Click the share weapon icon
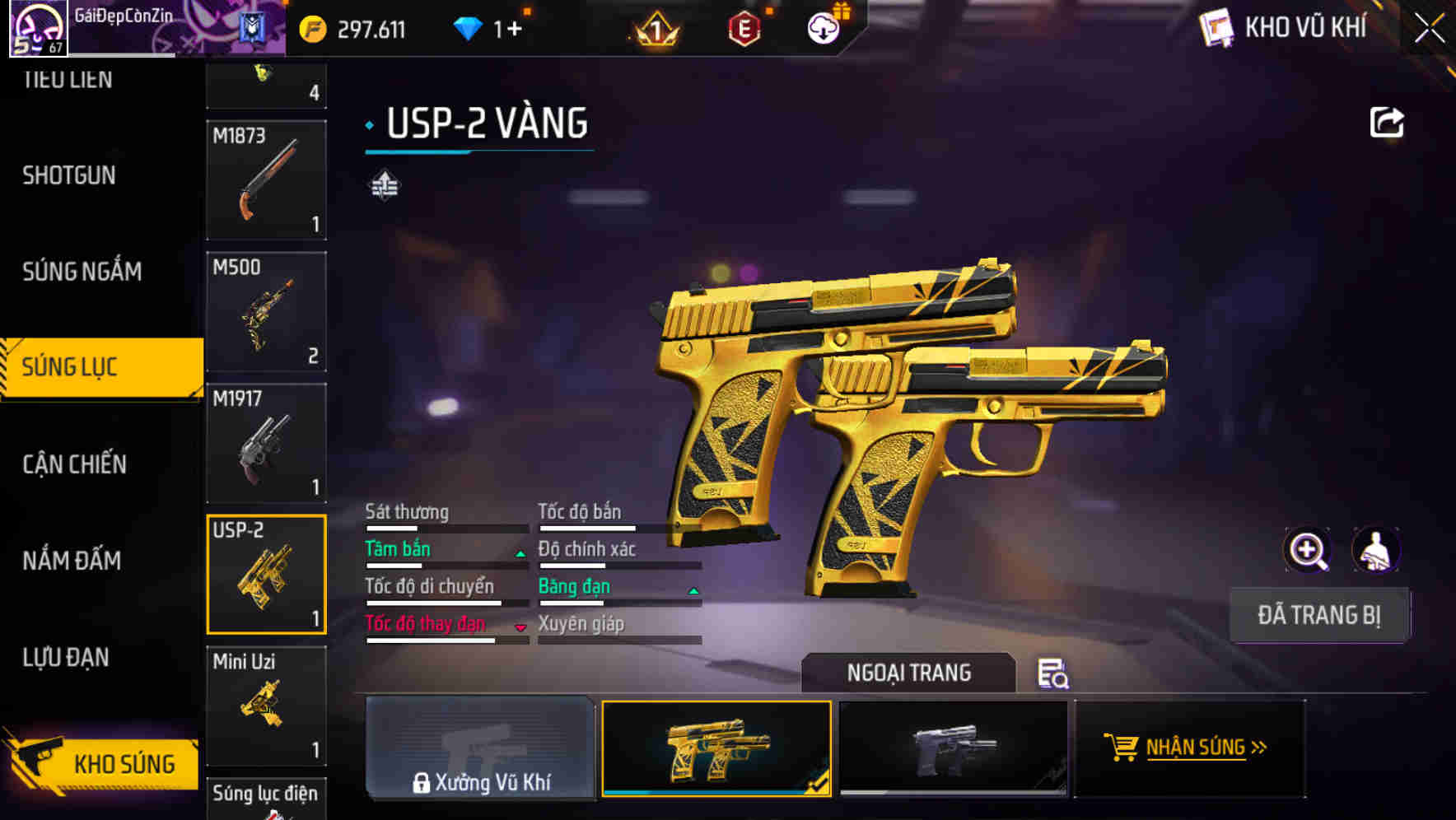The height and width of the screenshot is (820, 1456). pyautogui.click(x=1387, y=122)
